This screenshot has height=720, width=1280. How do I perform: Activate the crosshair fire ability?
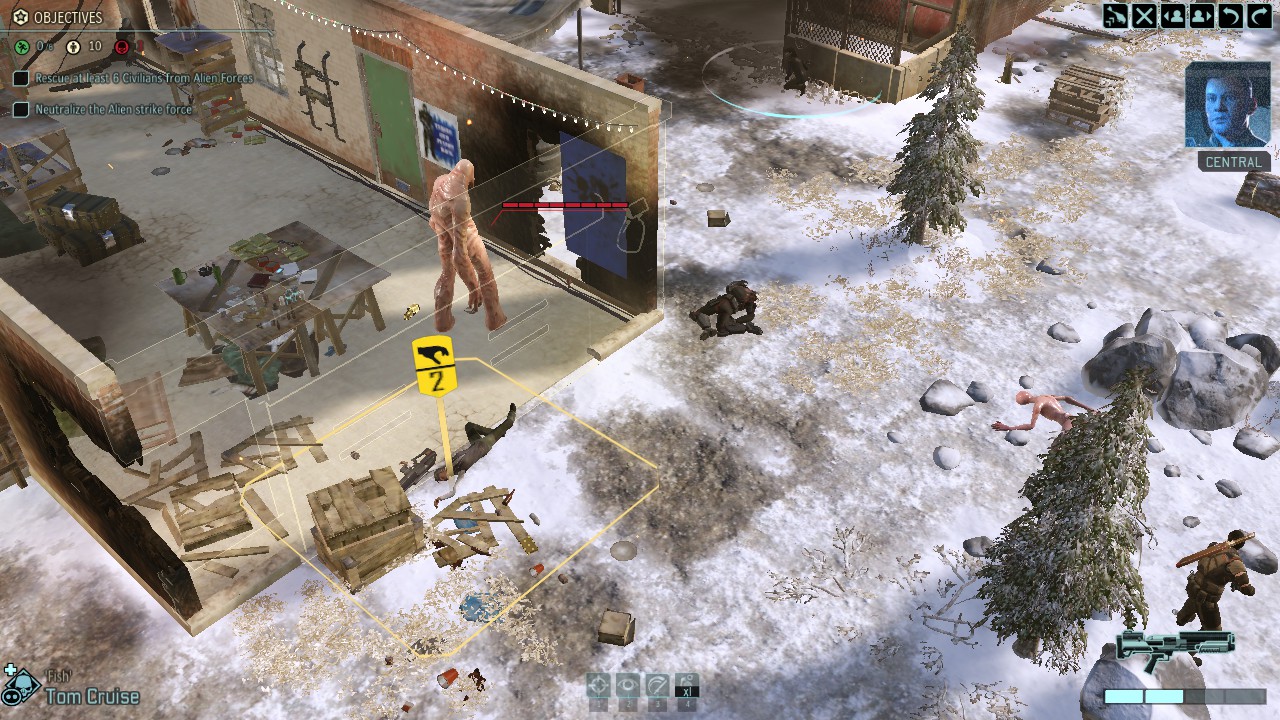(x=598, y=685)
